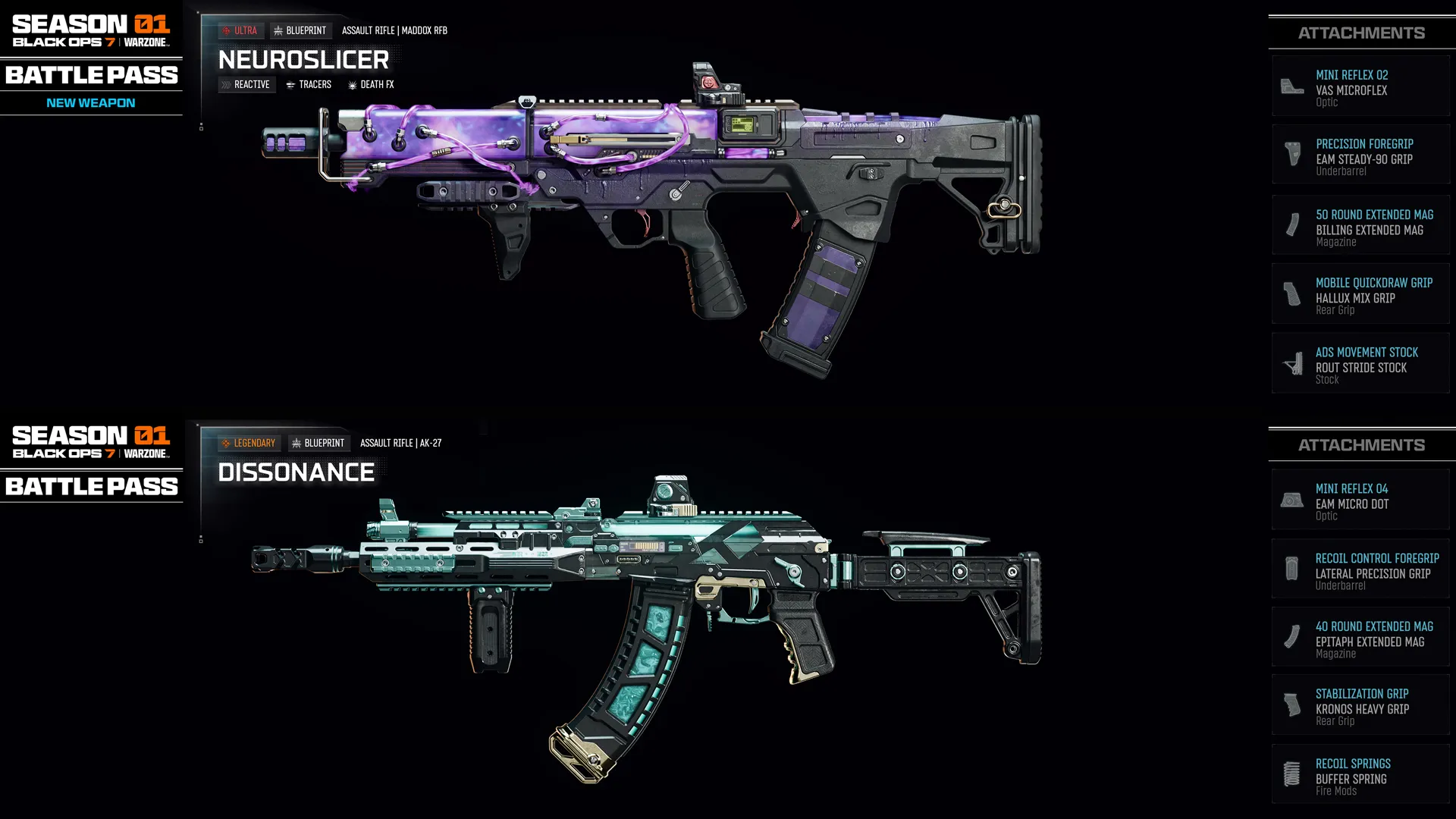
Task: Enable the TRACERS effect
Action: 309,84
